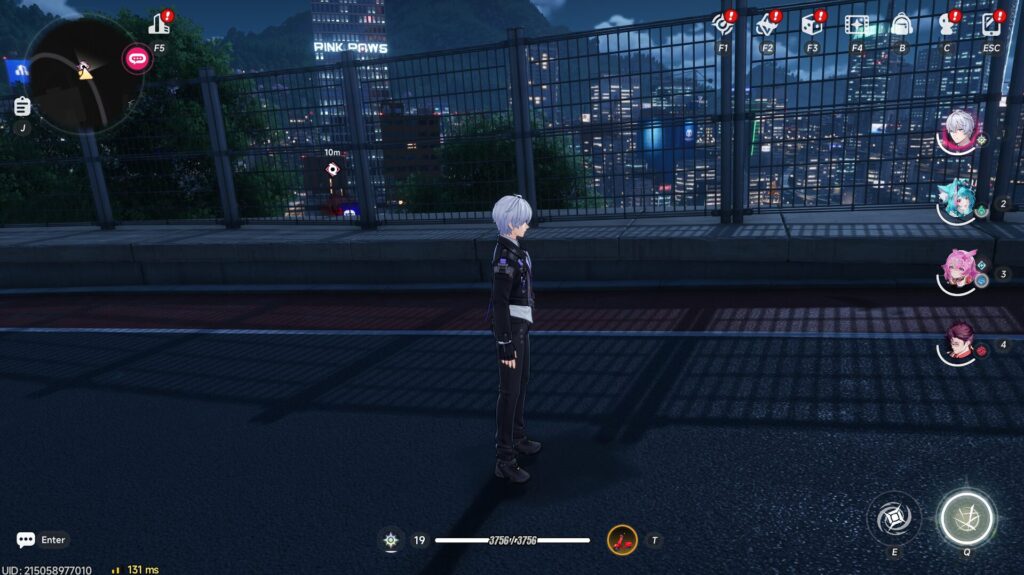Viewport: 1024px width, 575px height.
Task: Click the diamond icon beside level 19
Action: point(391,541)
